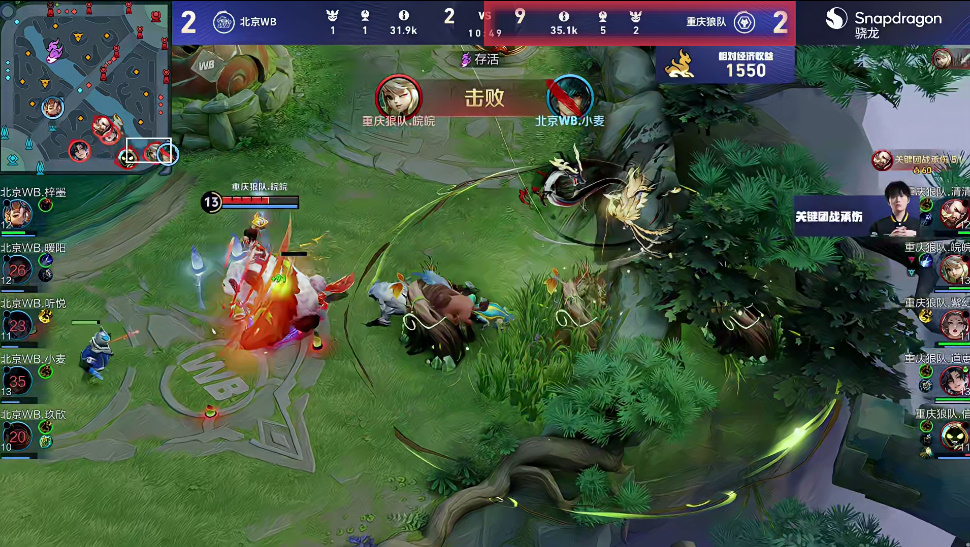Choose 重庆狼队.紫幻 hero portrait

(953, 323)
